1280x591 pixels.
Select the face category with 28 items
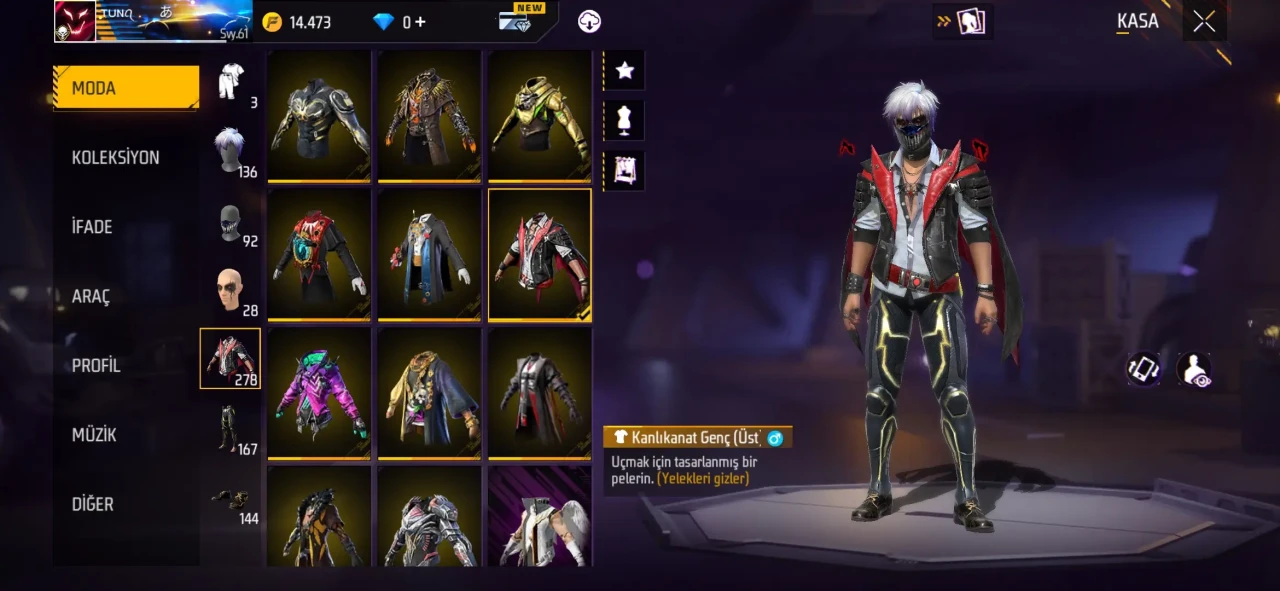coord(231,292)
